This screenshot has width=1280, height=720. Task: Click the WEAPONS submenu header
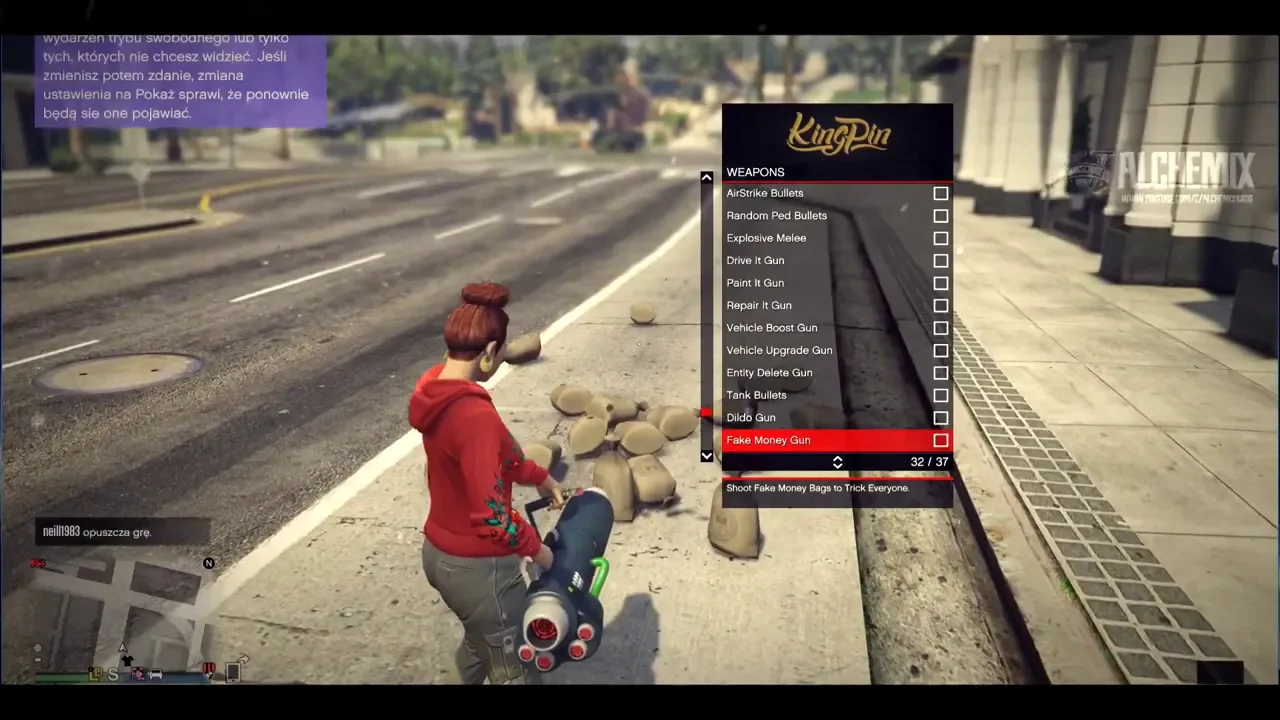(755, 172)
